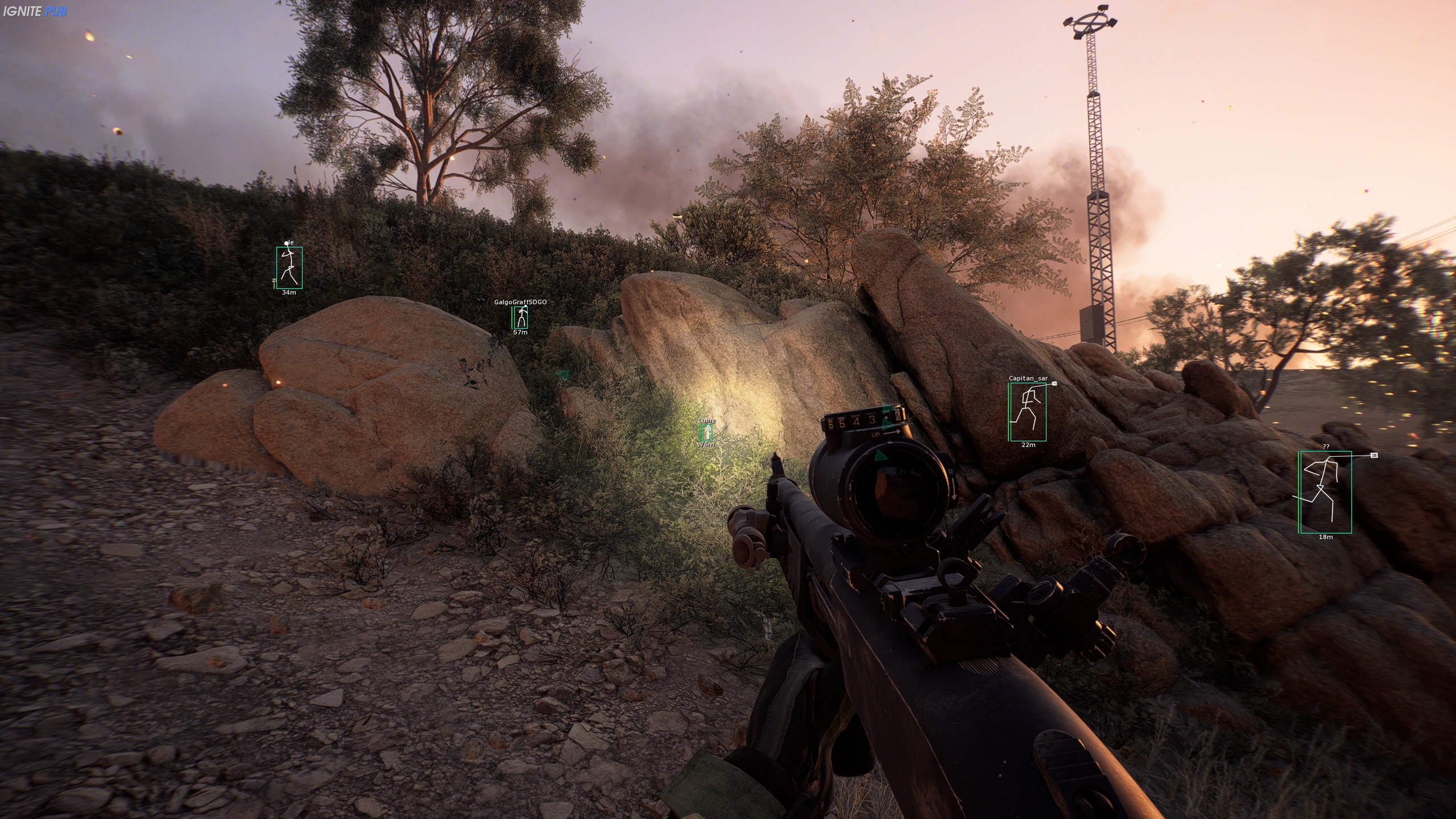
Task: Select the Capitan_sar player marker box
Action: point(1028,412)
